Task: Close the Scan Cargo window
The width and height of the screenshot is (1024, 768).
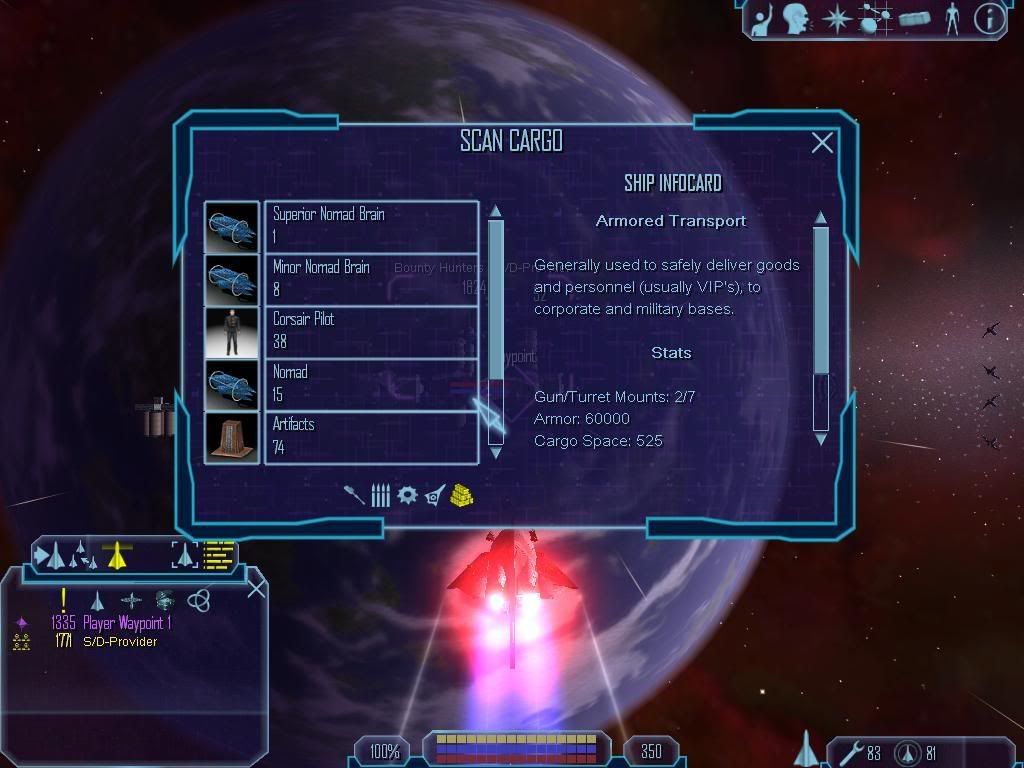Action: 822,143
